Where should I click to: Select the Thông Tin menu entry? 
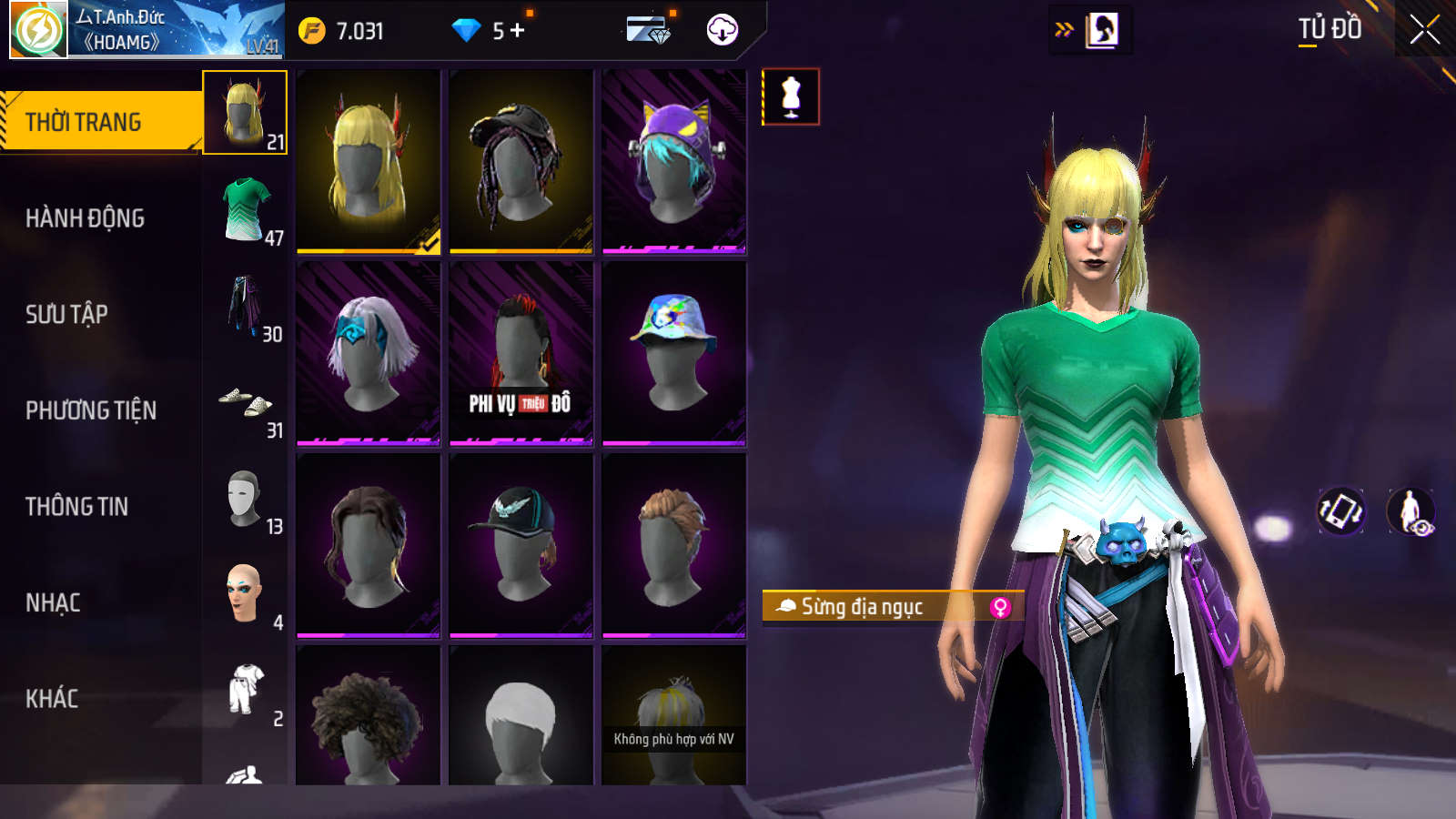[x=76, y=507]
